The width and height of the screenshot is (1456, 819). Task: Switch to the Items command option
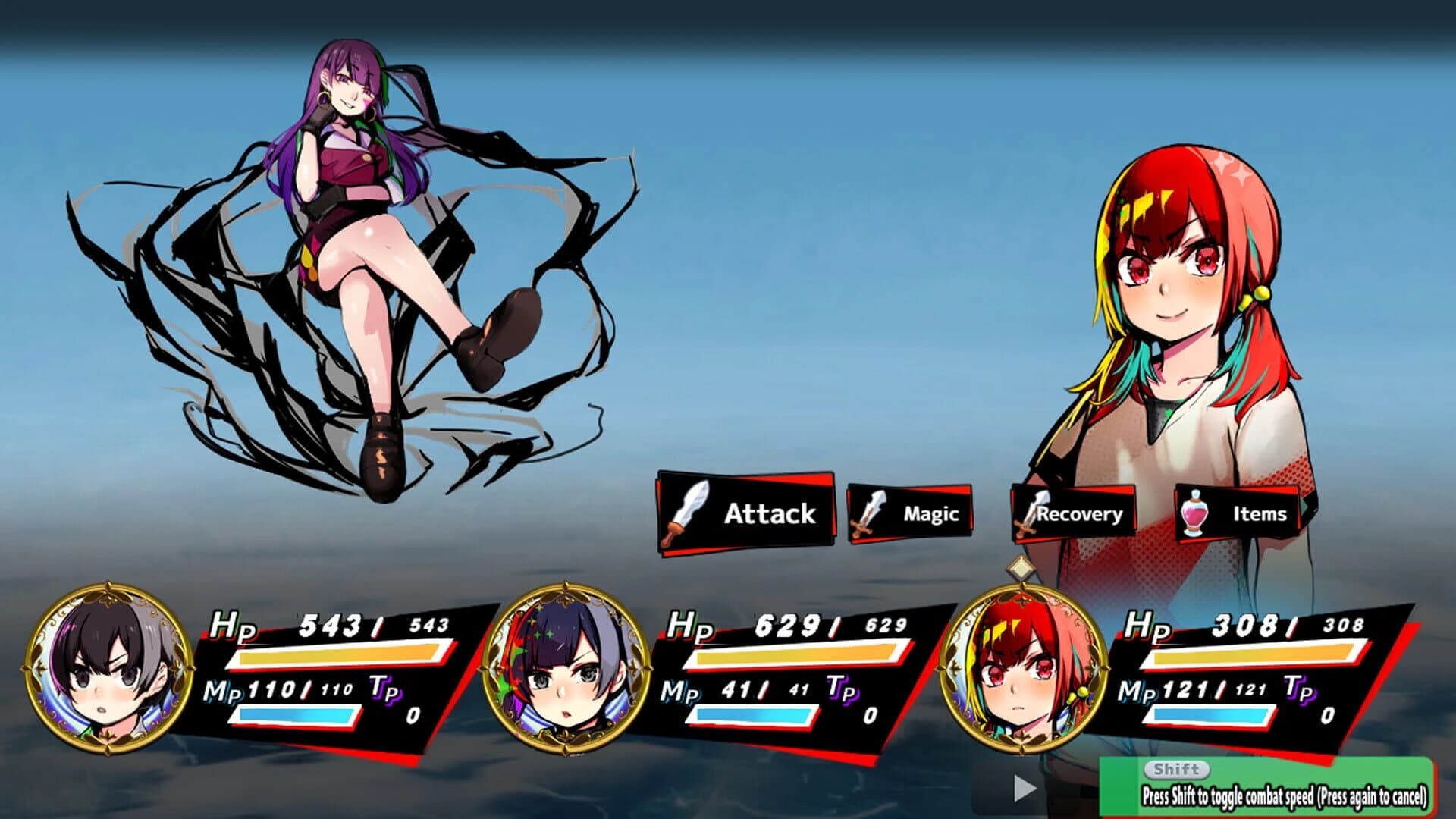pos(1259,514)
